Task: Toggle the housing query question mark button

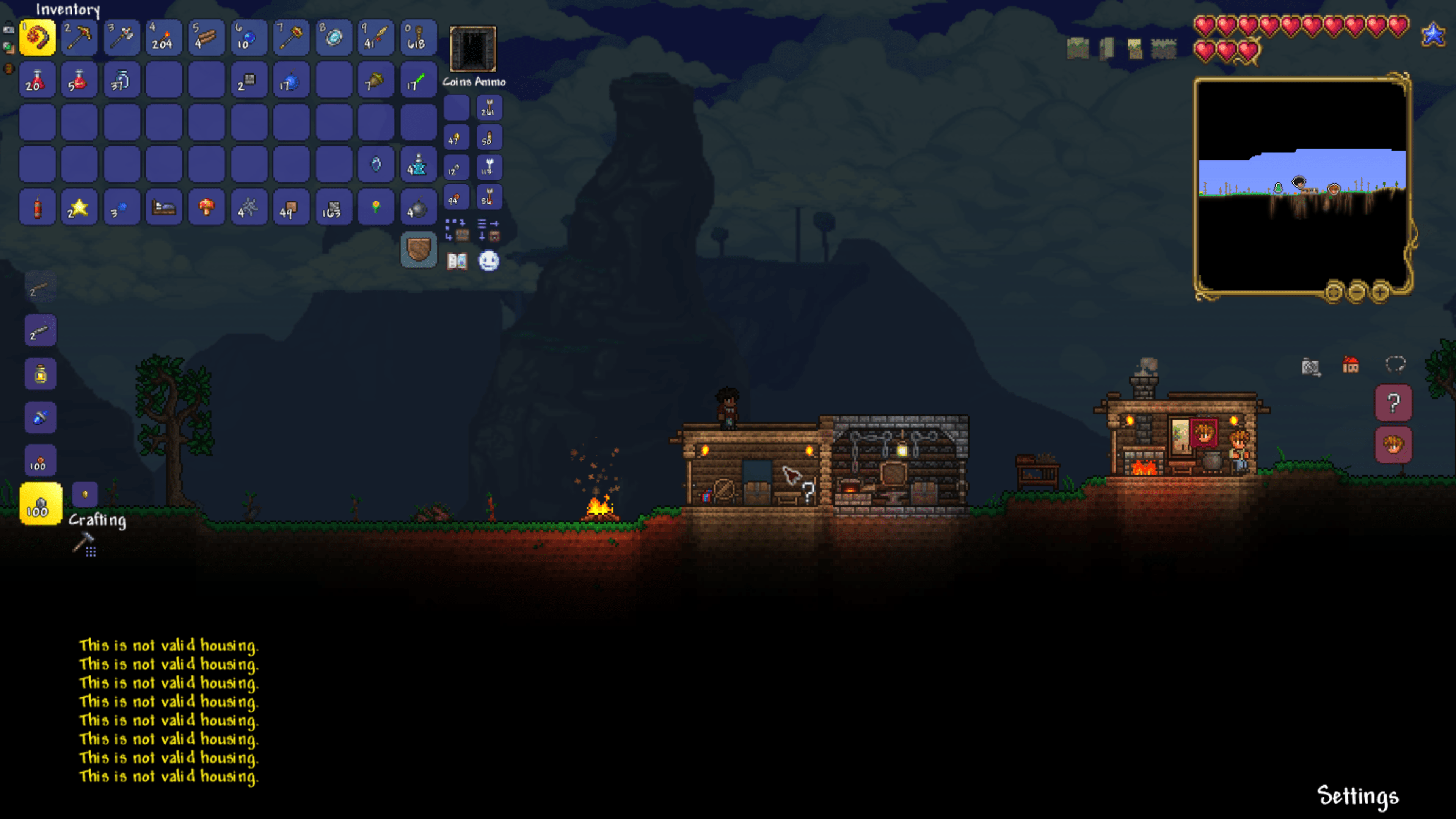Action: (x=1393, y=403)
